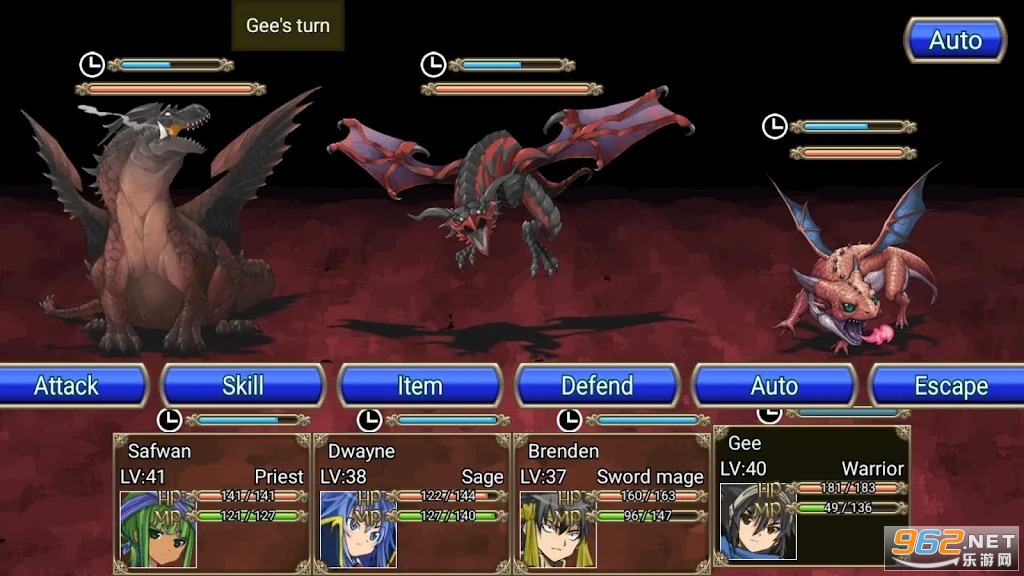Image resolution: width=1024 pixels, height=576 pixels.
Task: Choose Escape to flee the battle
Action: click(x=949, y=386)
